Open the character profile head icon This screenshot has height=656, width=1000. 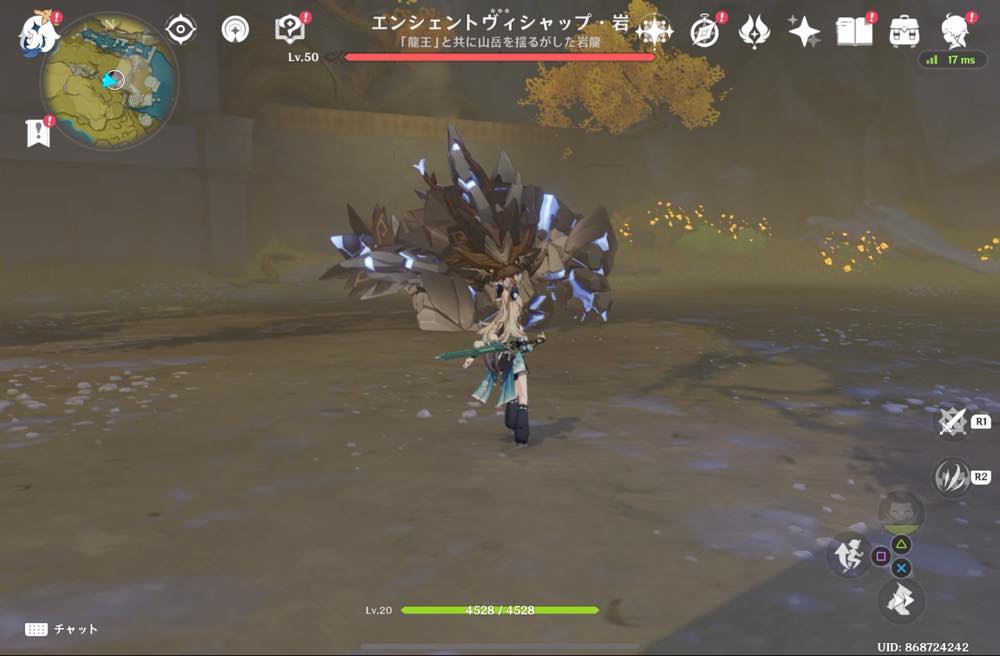pyautogui.click(x=957, y=31)
